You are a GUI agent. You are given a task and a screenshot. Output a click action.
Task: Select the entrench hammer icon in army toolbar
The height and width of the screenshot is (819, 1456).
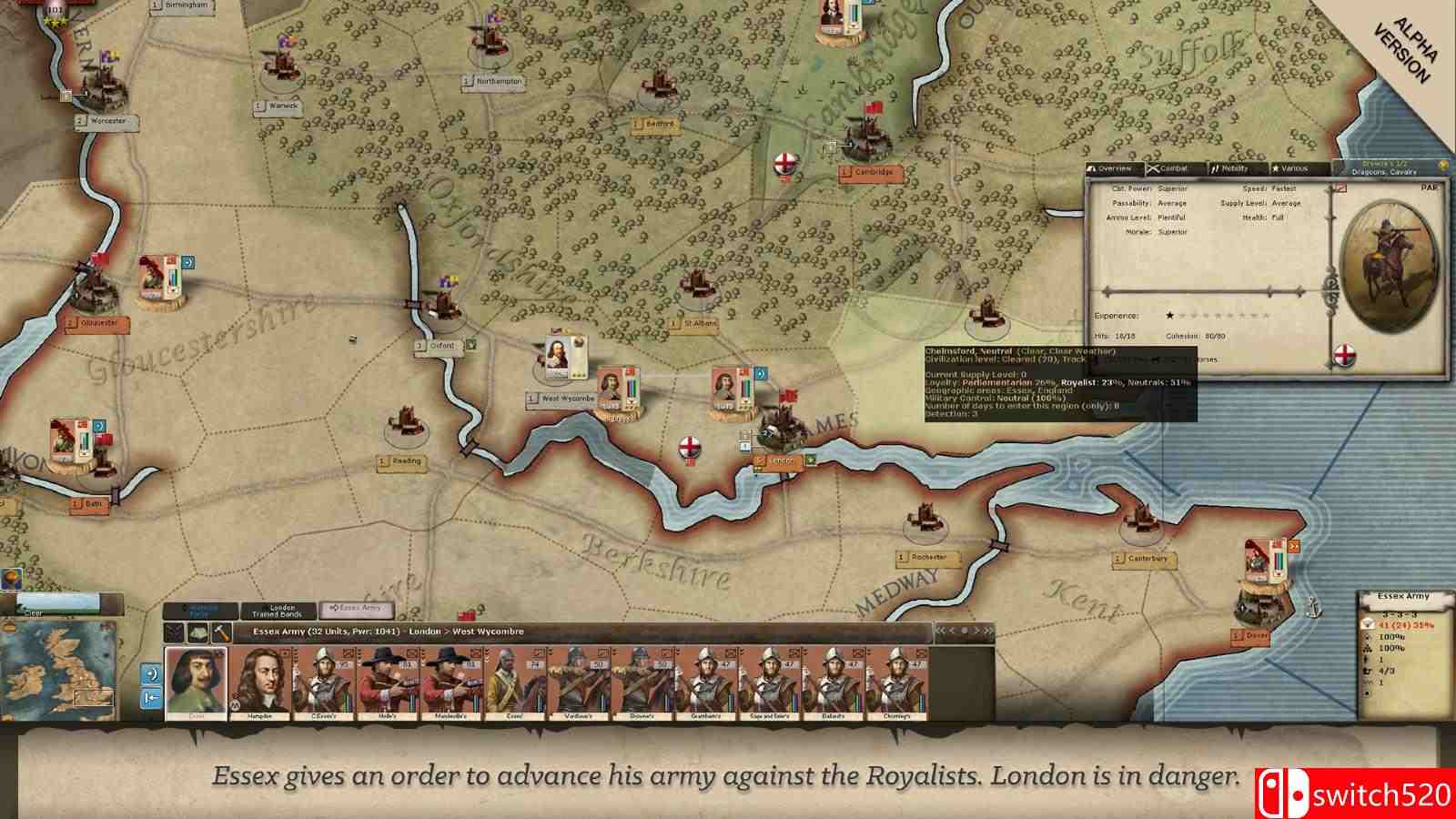point(222,633)
